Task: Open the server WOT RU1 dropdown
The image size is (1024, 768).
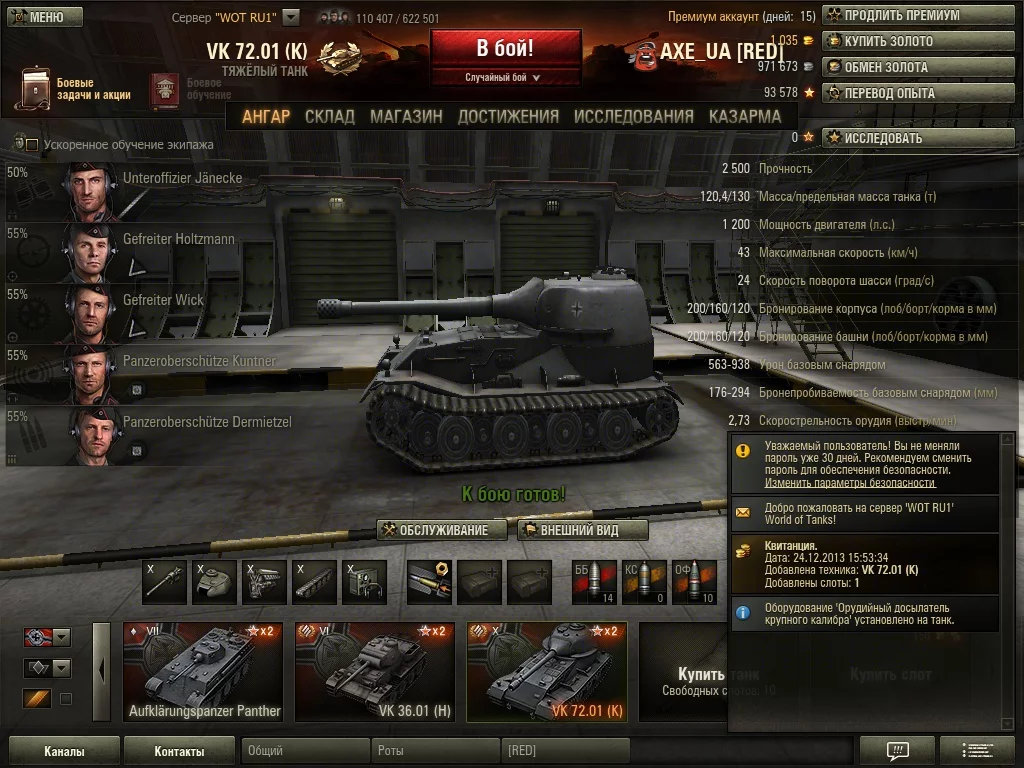Action: [x=291, y=17]
